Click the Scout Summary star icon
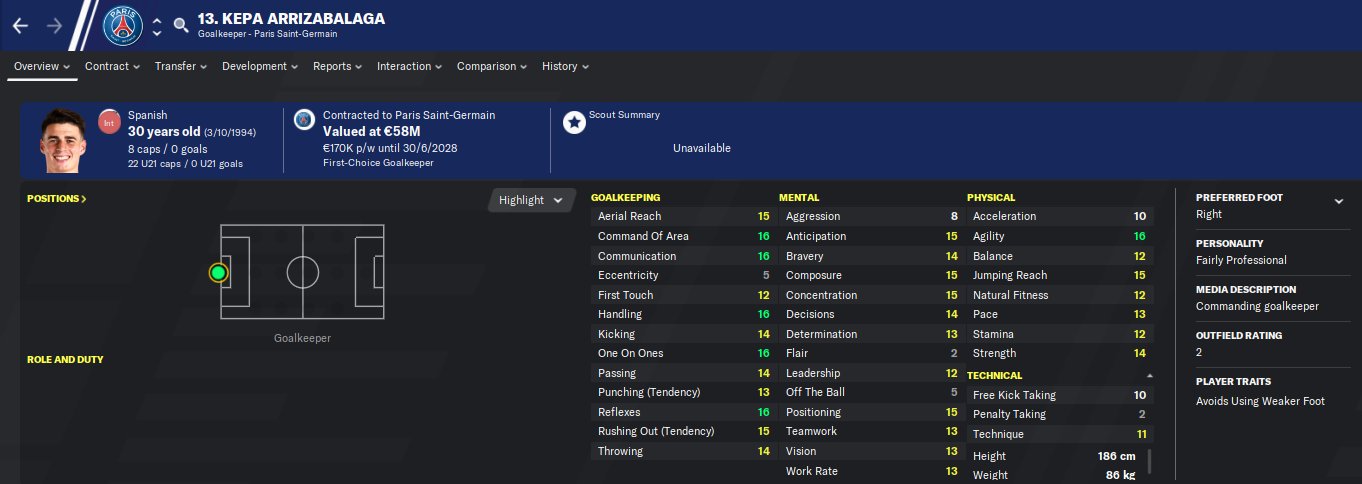1362x484 pixels. point(574,123)
